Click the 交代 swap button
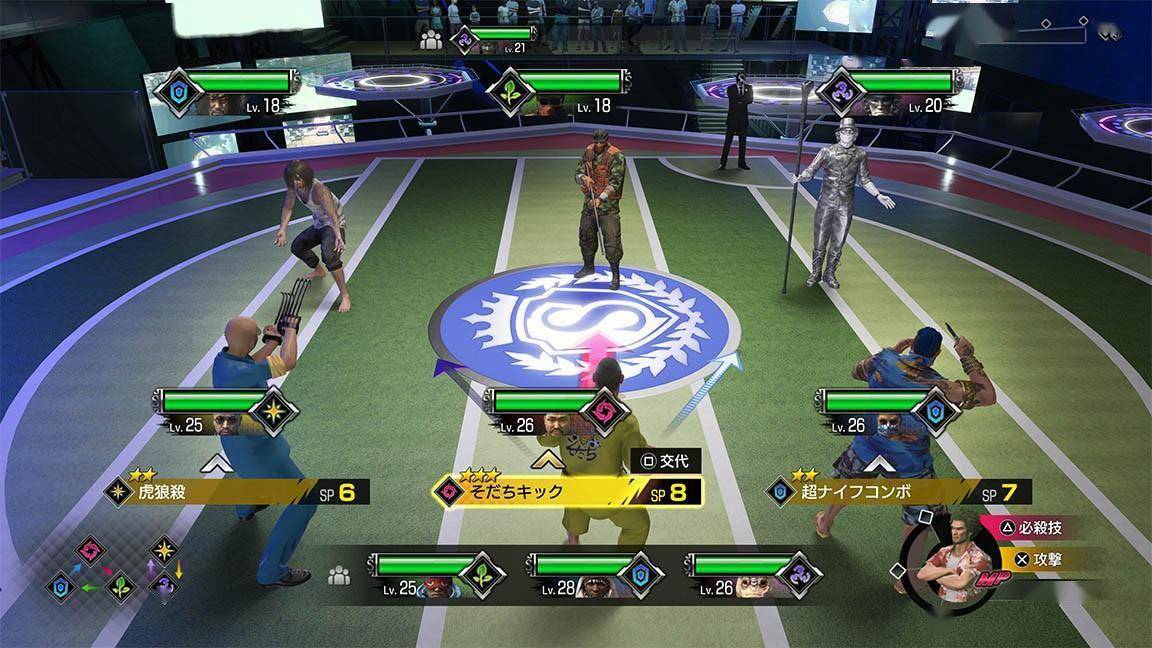 tap(666, 462)
